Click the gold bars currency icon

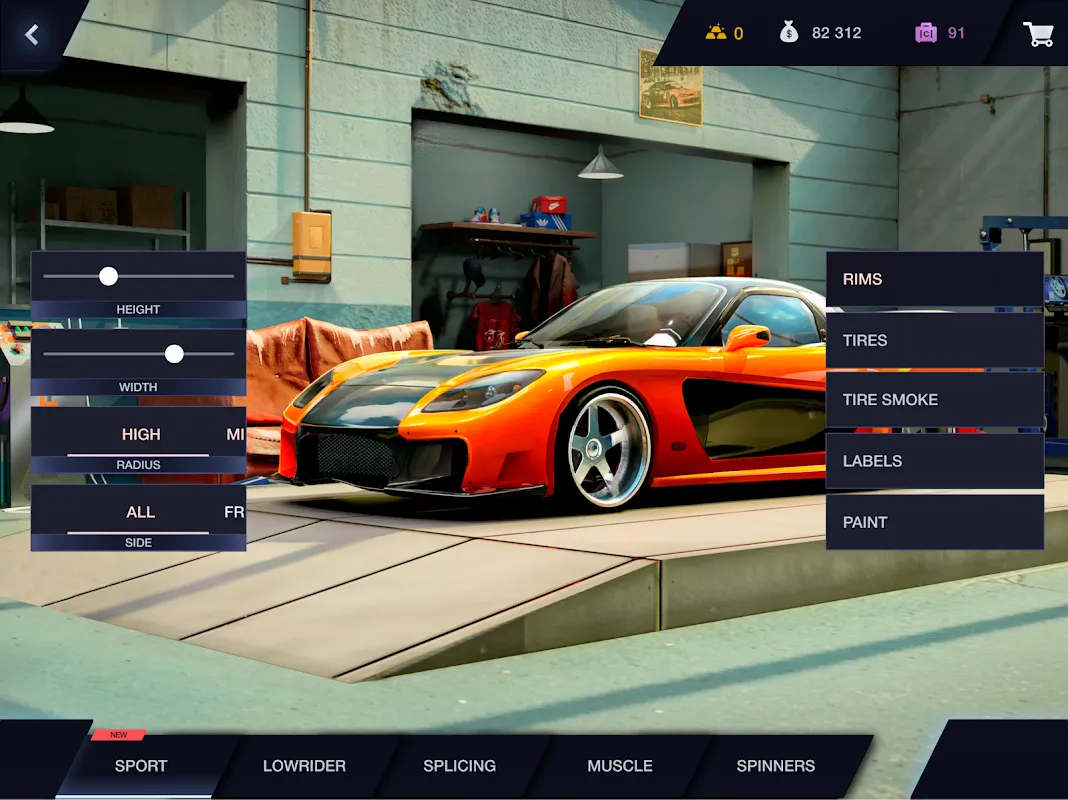point(716,33)
